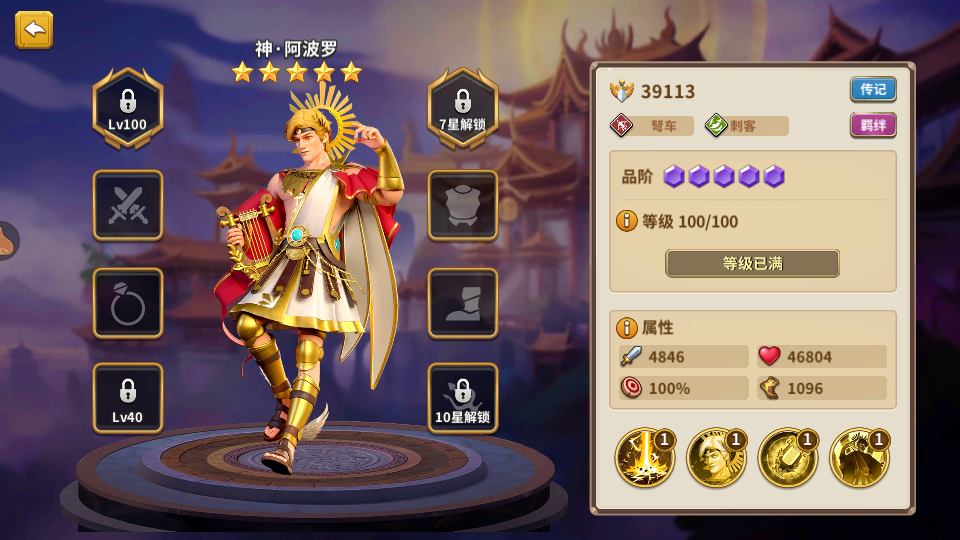
Task: Click the info icon beside 属性
Action: [x=627, y=327]
